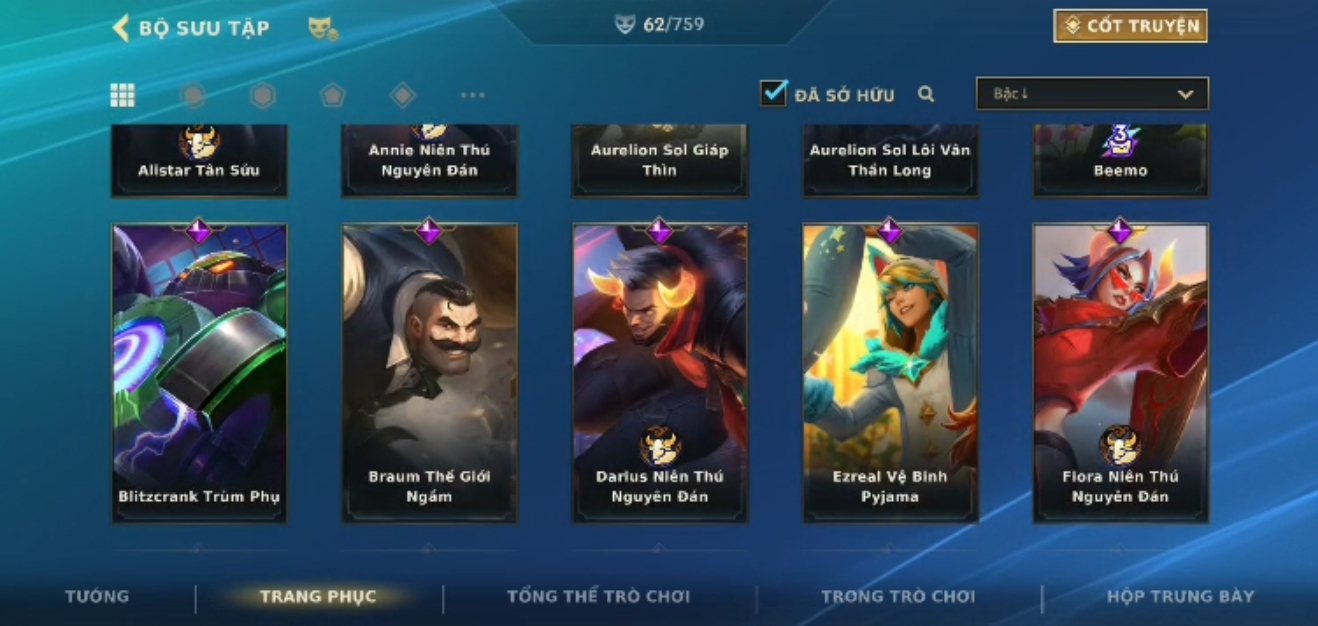
Task: Go to the Hộp Trưng Bày tab
Action: 1180,597
